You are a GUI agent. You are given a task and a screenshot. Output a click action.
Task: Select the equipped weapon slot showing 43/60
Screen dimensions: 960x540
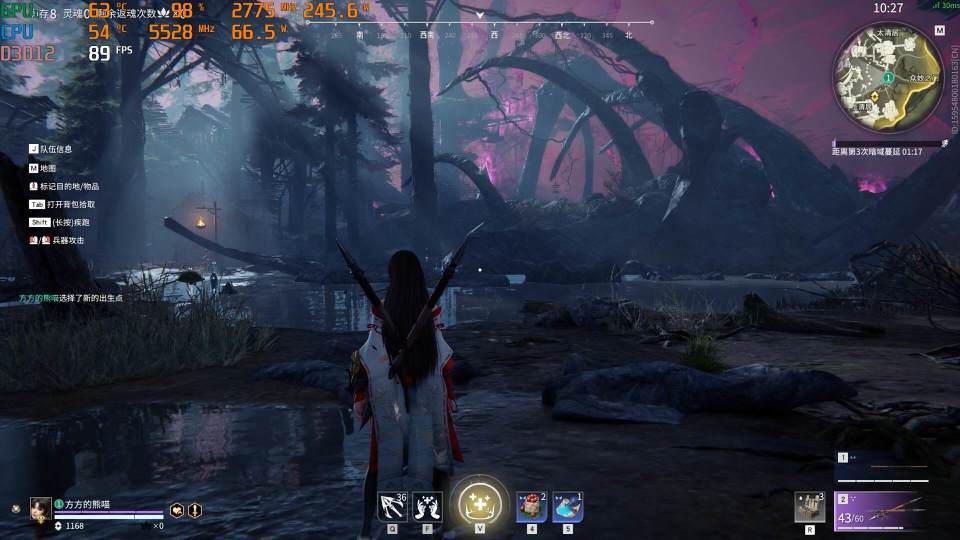click(x=895, y=510)
